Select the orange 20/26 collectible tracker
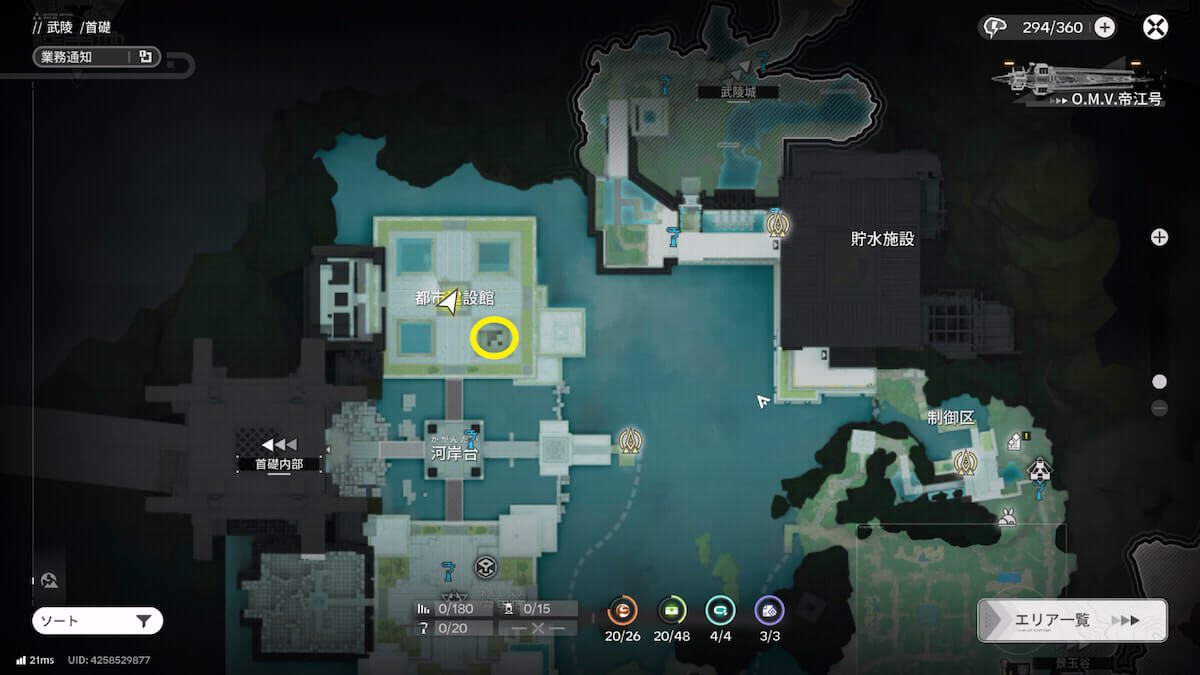Screen dimensions: 1200x675 (x=623, y=610)
